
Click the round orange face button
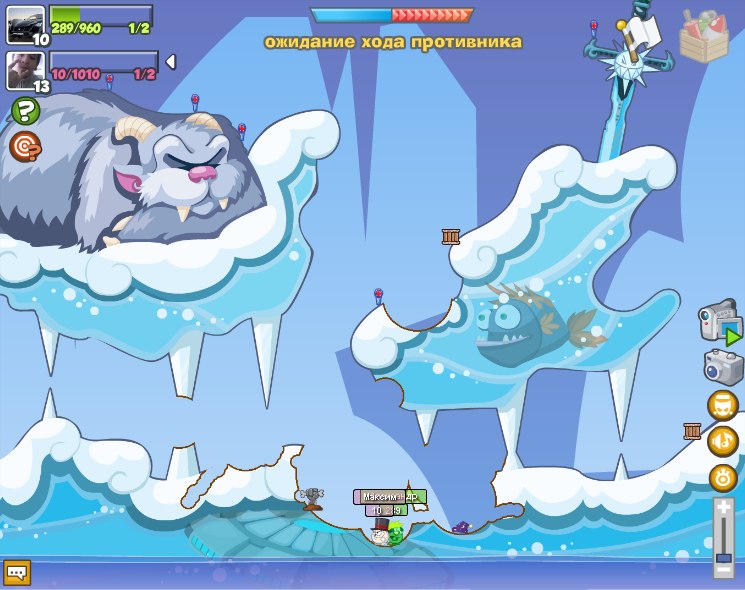click(x=723, y=405)
